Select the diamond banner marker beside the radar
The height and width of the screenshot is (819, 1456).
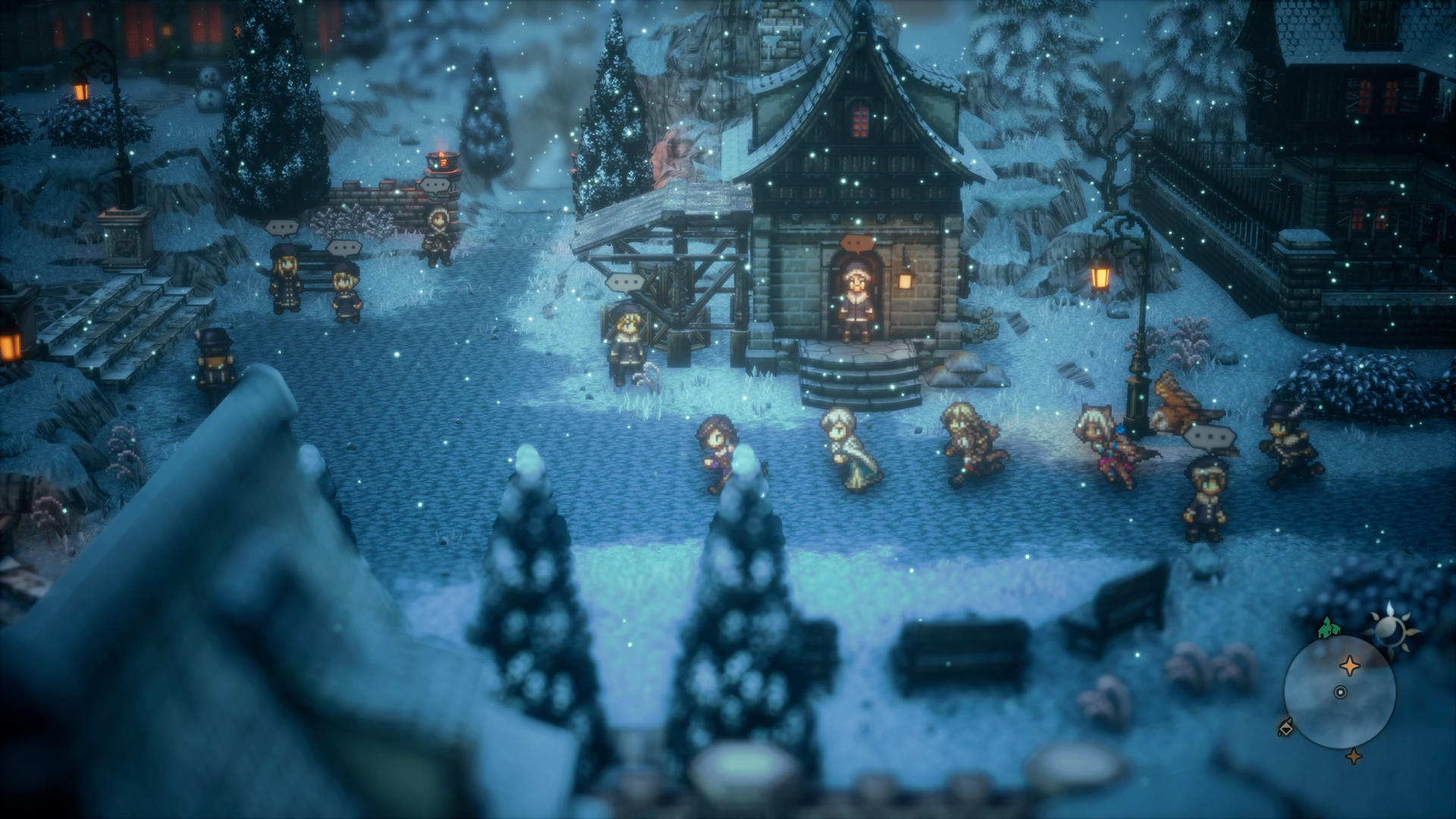[1286, 728]
